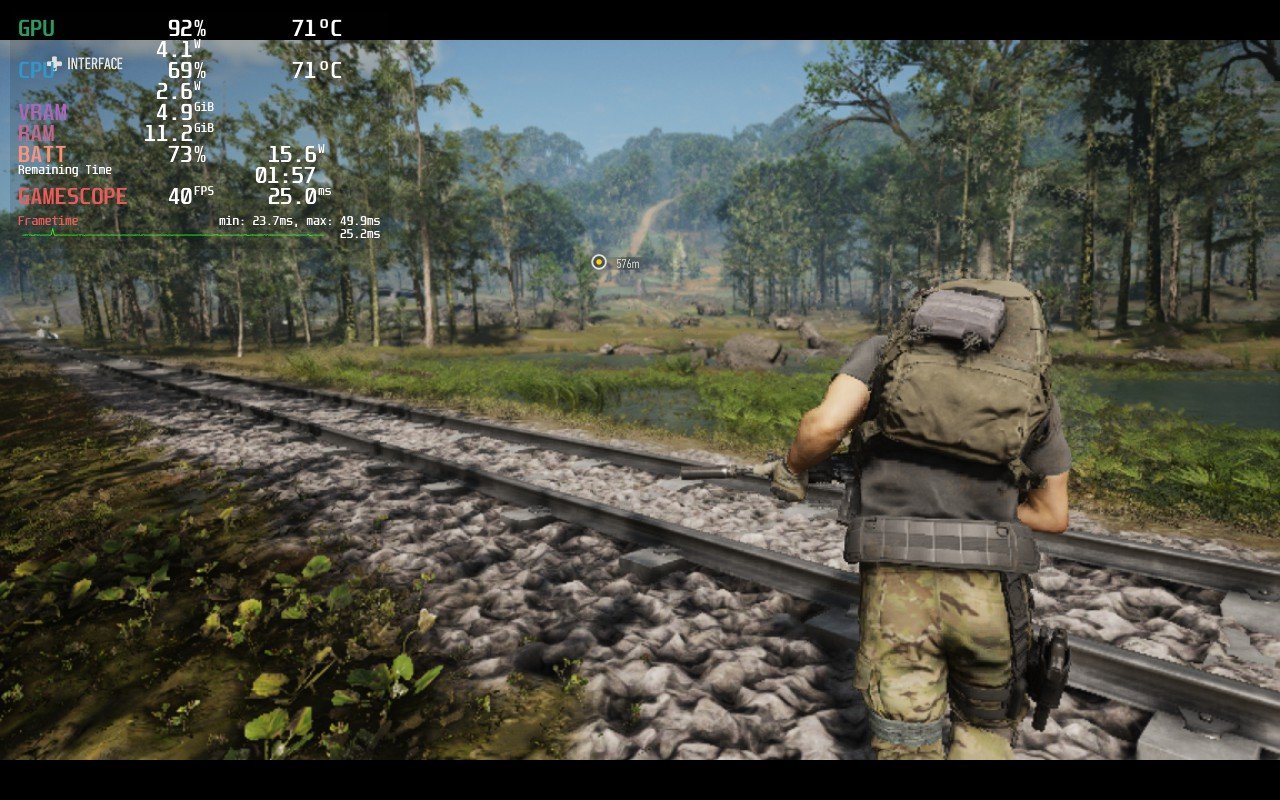Viewport: 1280px width, 800px height.
Task: Click the GPU label in the overlay
Action: coord(38,29)
